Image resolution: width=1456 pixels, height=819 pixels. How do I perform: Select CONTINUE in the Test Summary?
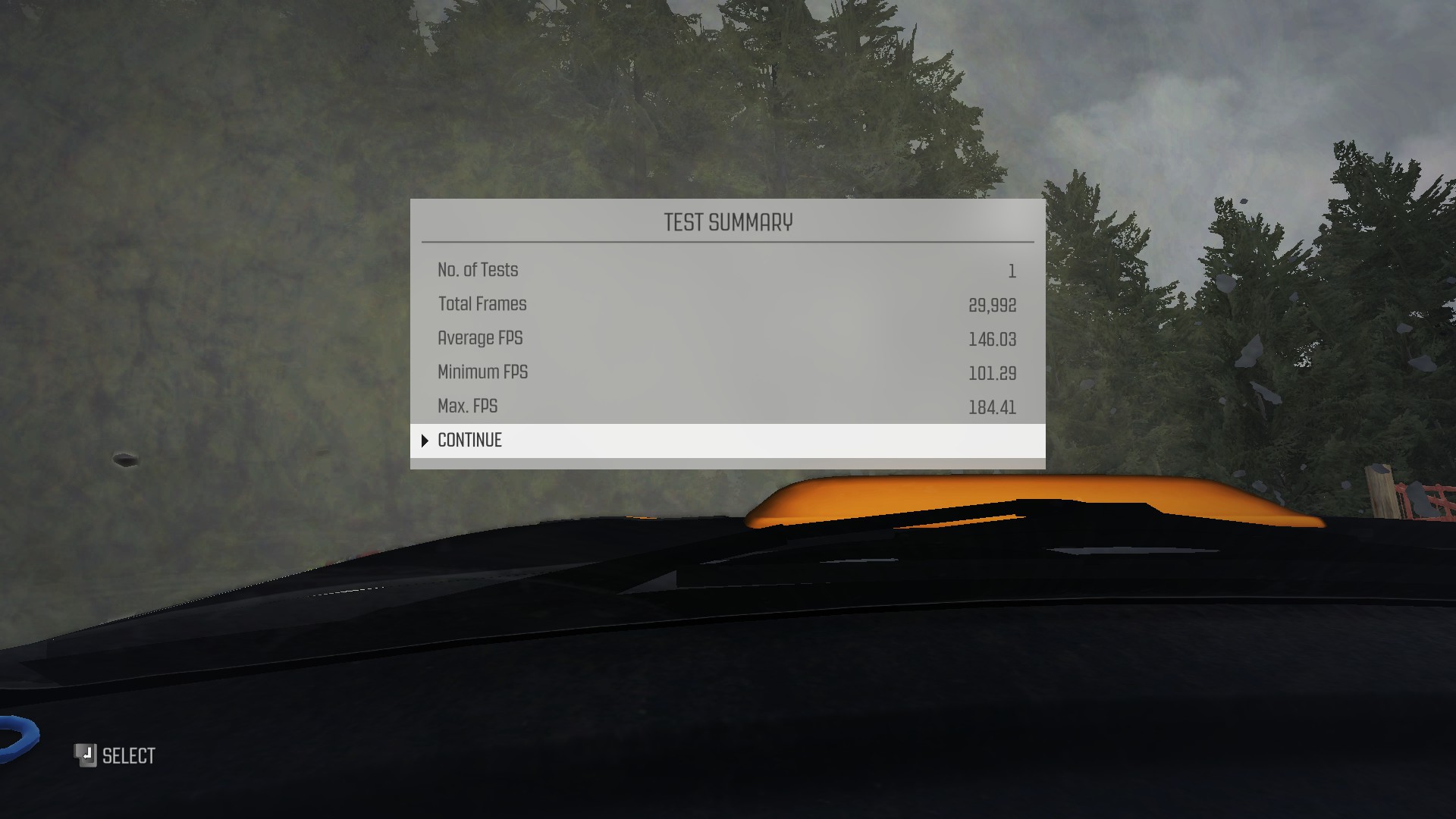coord(470,441)
